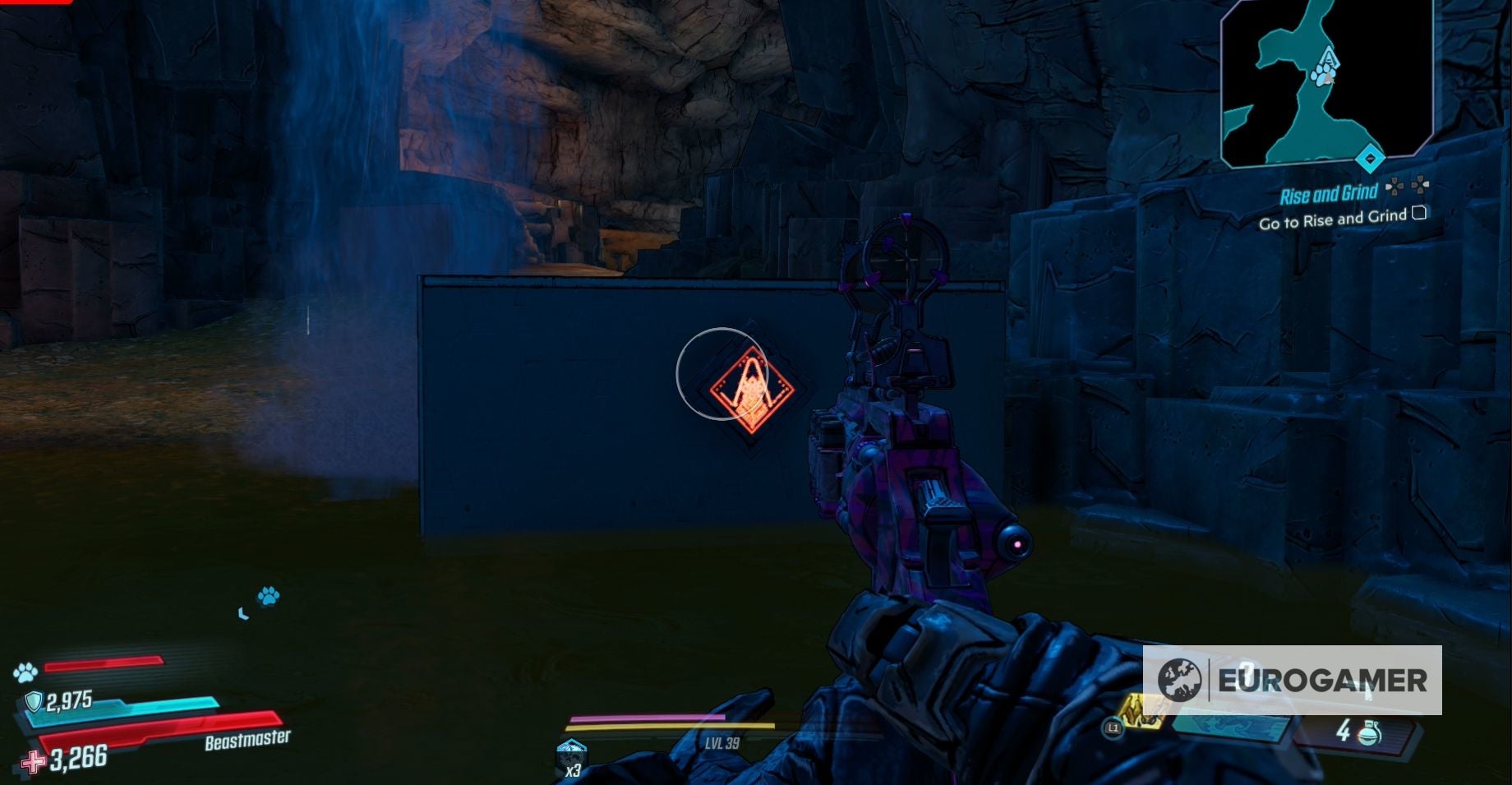The height and width of the screenshot is (785, 1512).
Task: Select the Rise and Grind mission title
Action: pyautogui.click(x=1329, y=194)
